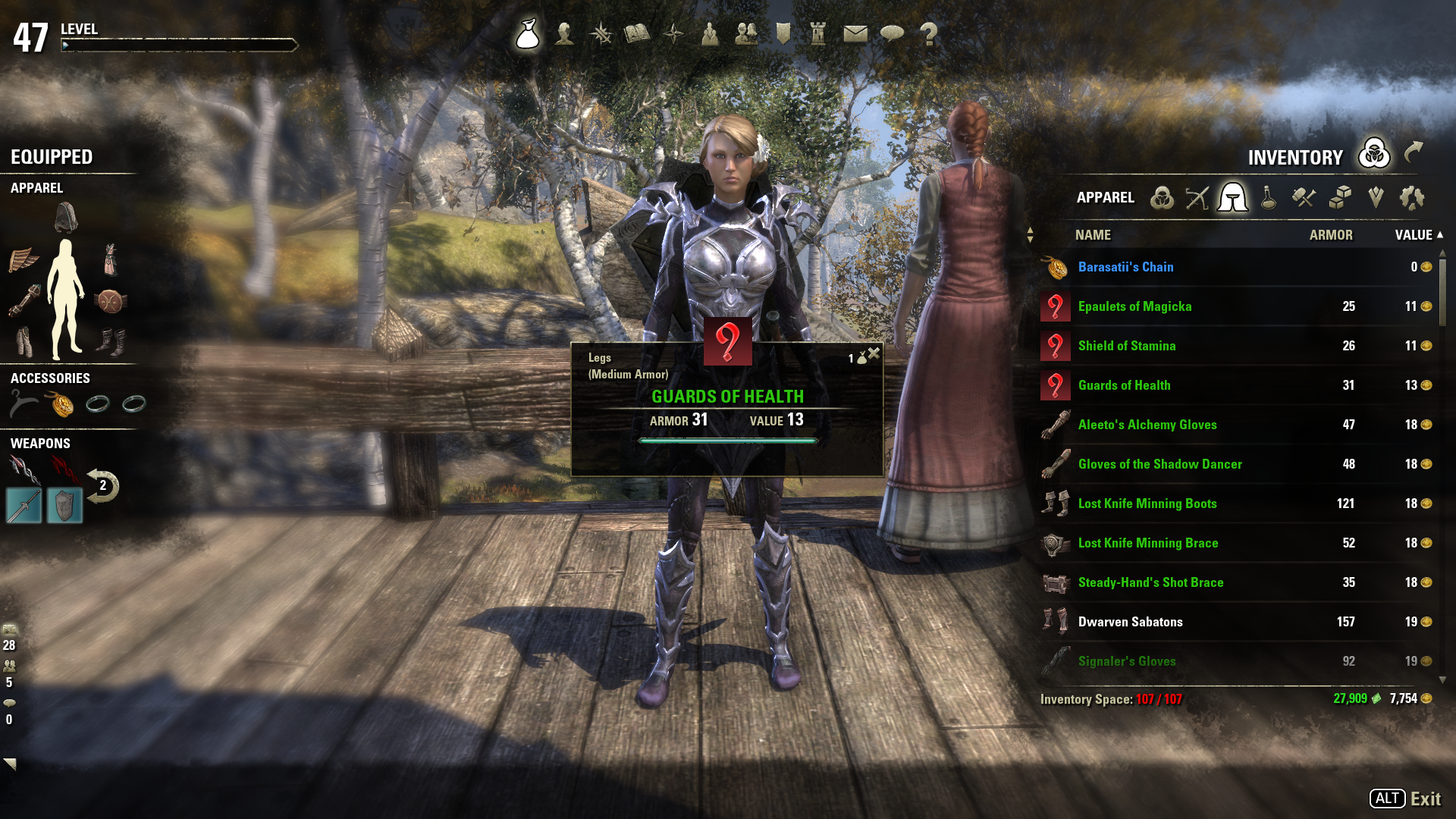This screenshot has width=1456, height=819.
Task: Select Epaulets of Magicka item row
Action: click(x=1134, y=306)
